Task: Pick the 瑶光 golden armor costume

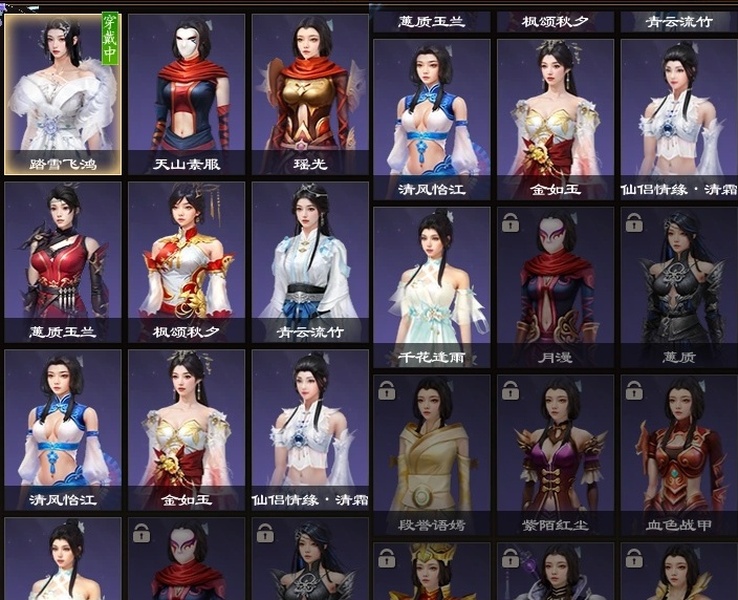Action: [310, 93]
